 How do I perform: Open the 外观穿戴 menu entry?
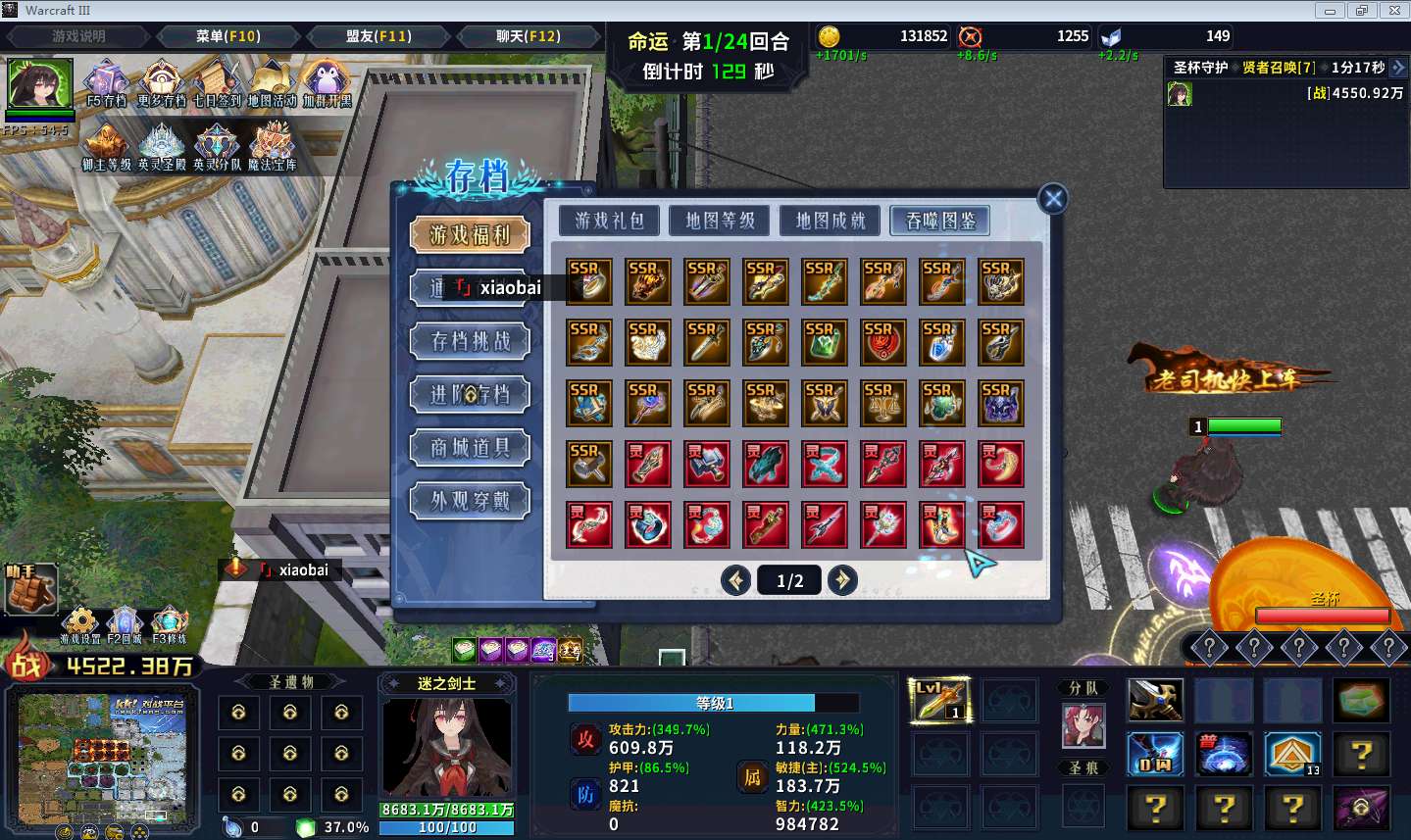[x=471, y=501]
